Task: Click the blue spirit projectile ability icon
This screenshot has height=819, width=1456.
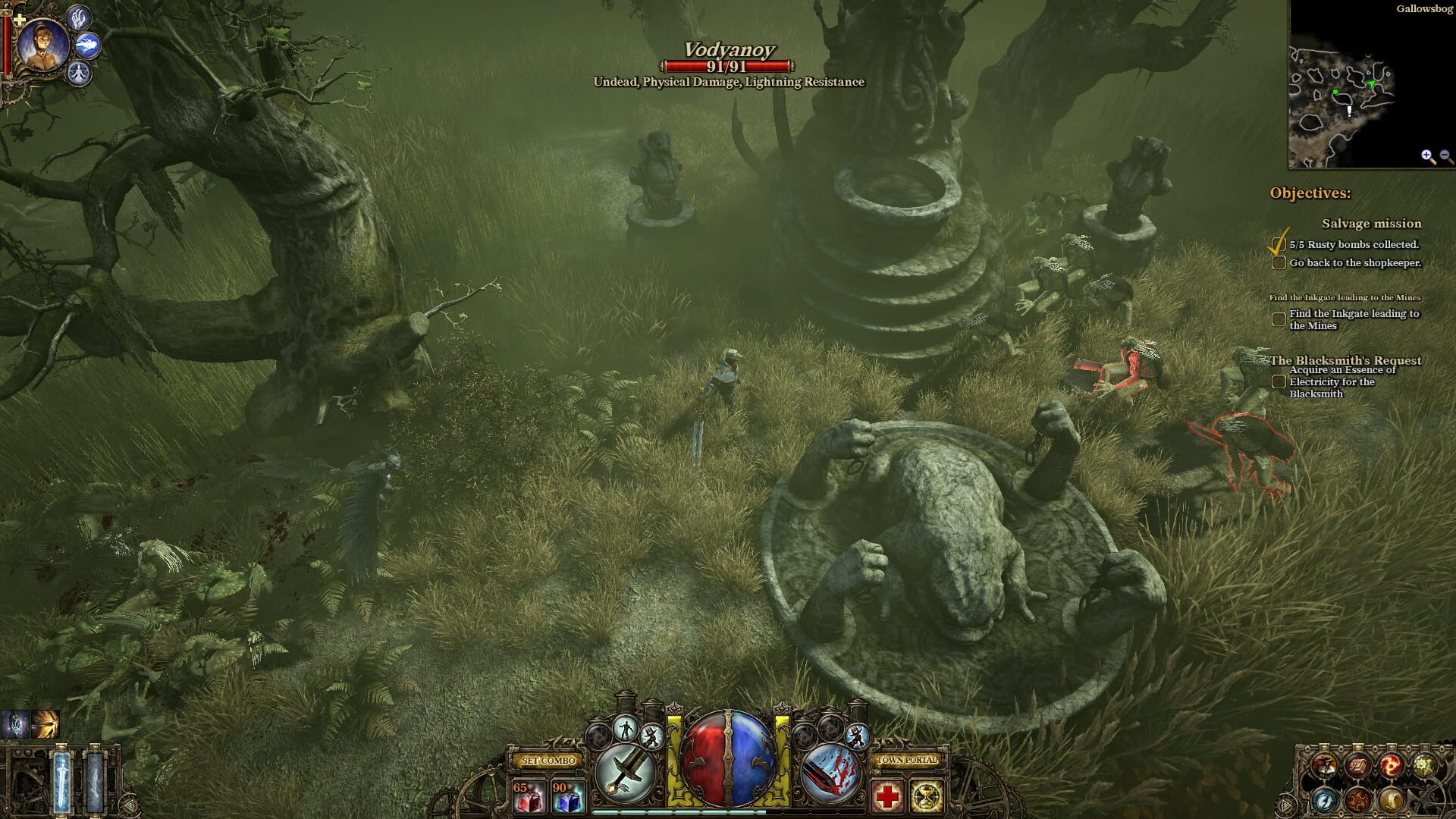Action: pos(87,45)
